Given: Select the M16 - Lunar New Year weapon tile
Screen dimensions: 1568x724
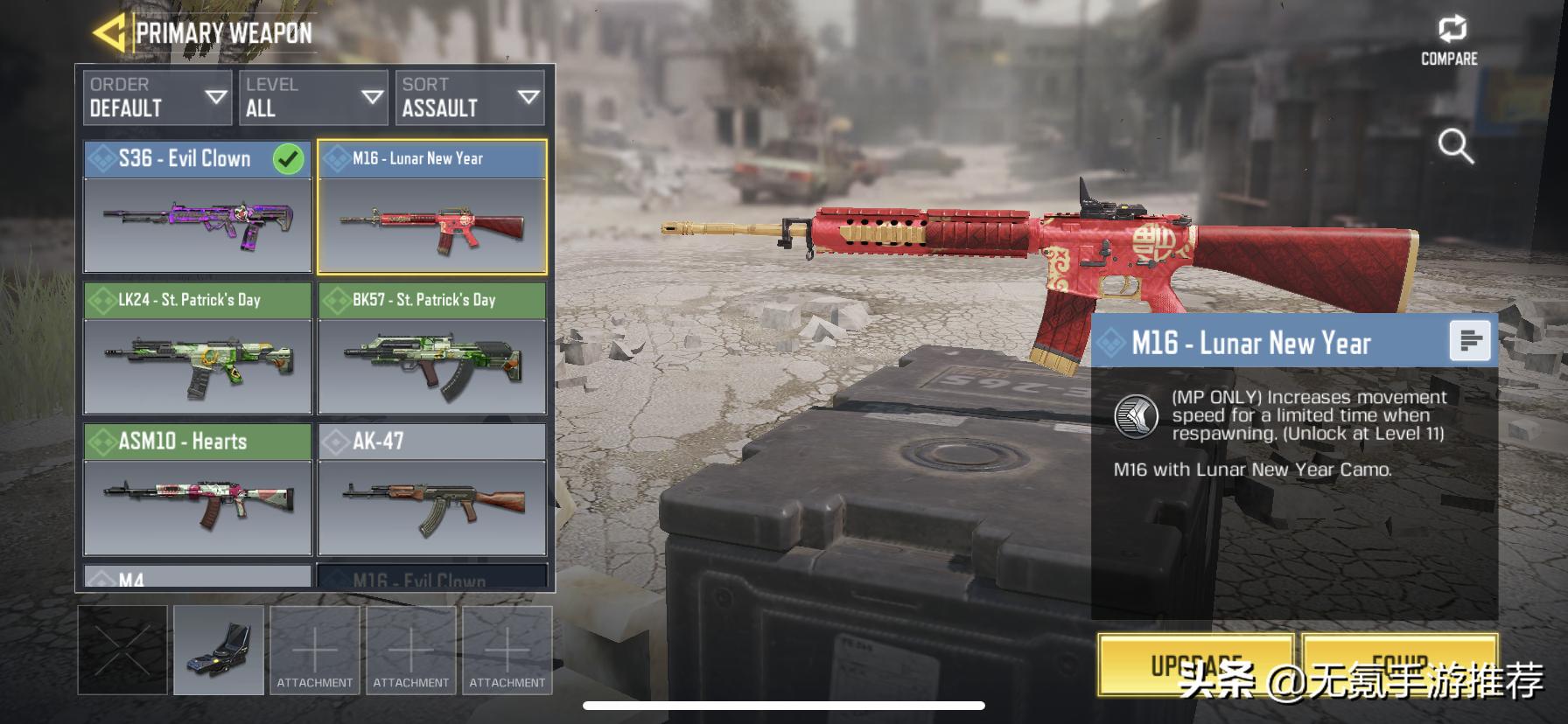Looking at the screenshot, I should [x=432, y=207].
